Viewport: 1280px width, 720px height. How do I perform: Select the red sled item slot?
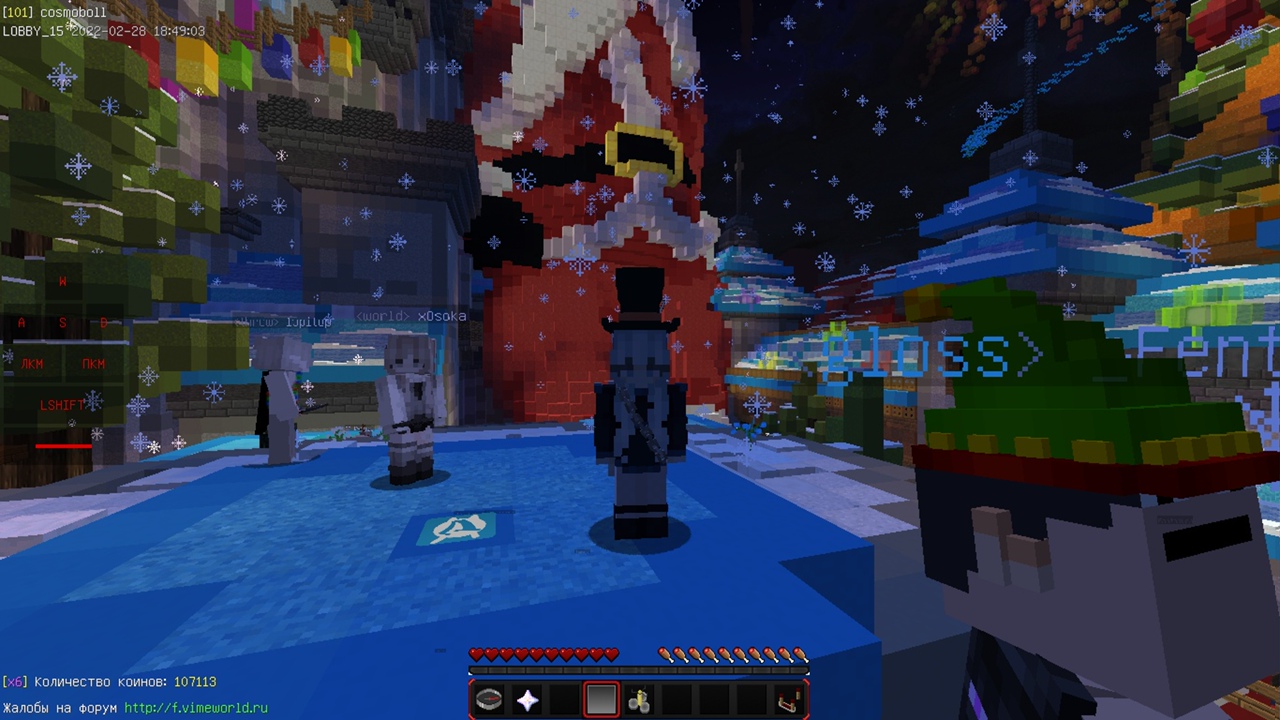click(x=788, y=700)
